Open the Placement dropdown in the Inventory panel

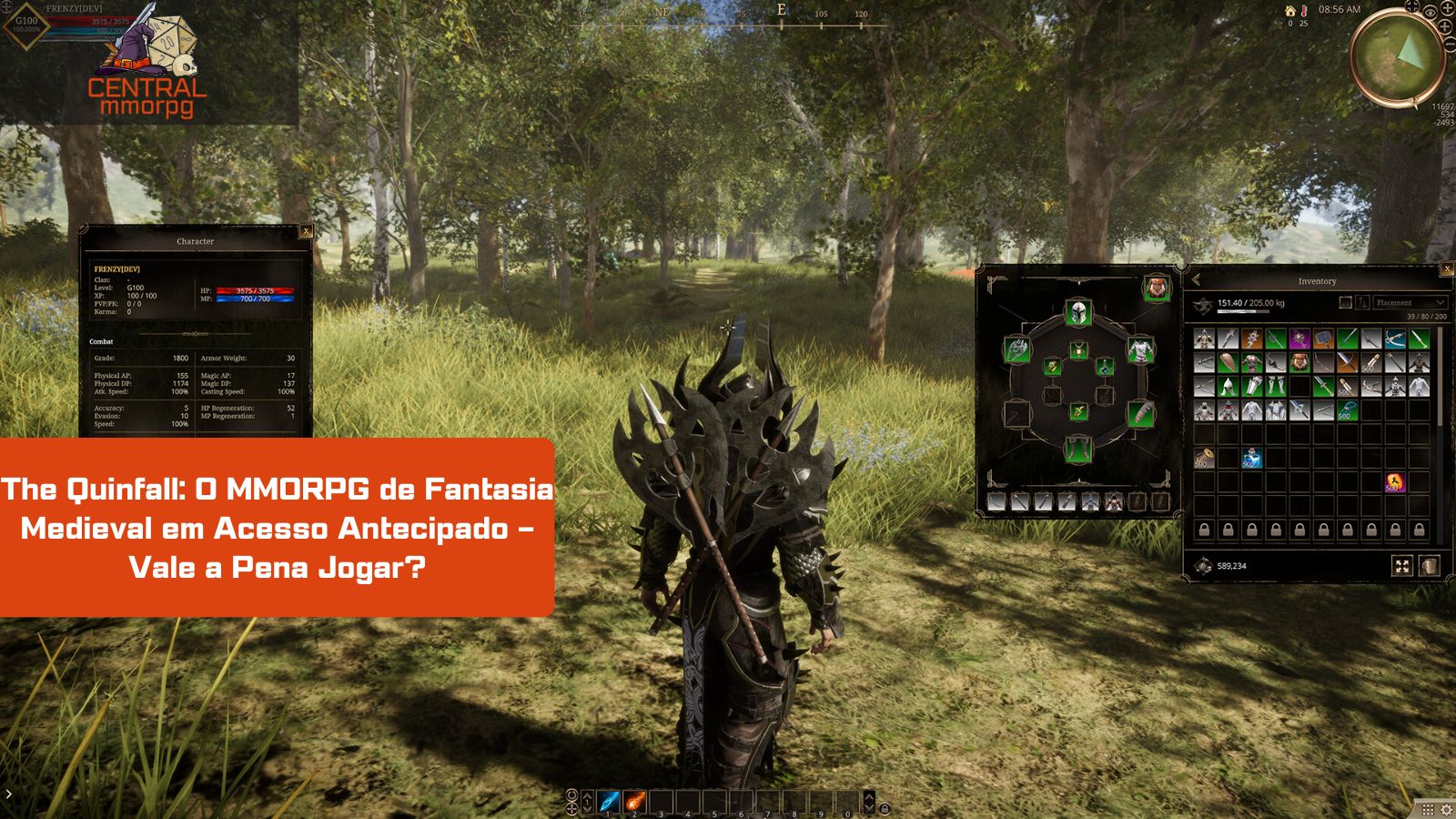tap(1409, 303)
